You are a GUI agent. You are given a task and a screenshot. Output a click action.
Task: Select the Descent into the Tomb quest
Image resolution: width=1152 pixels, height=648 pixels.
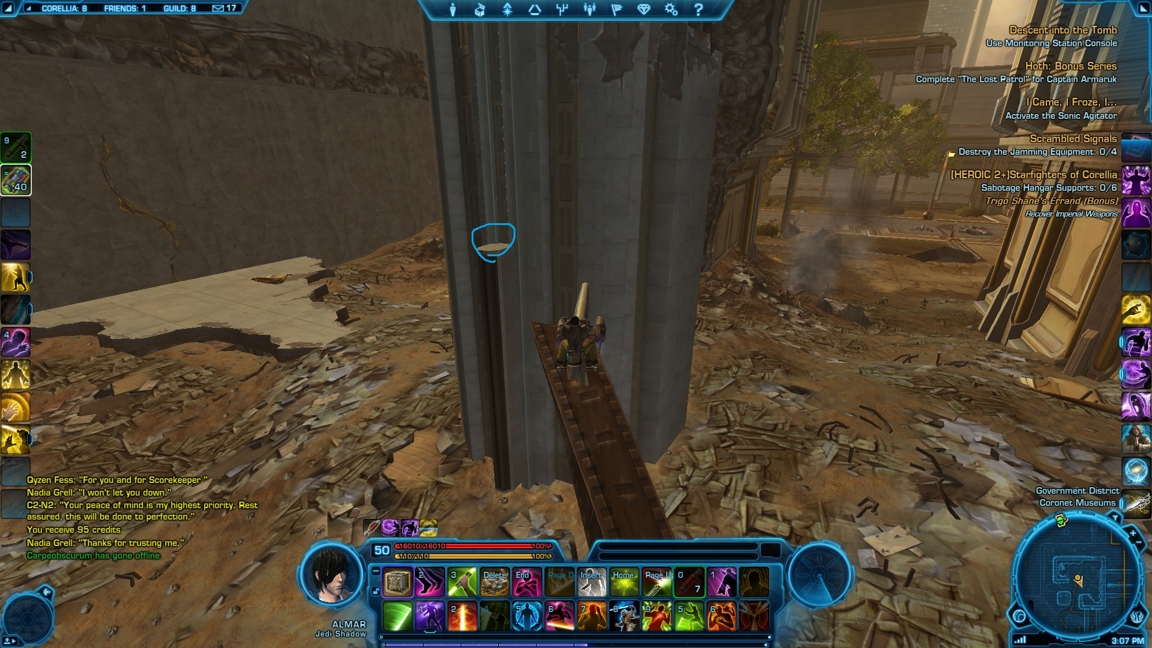(x=1063, y=30)
